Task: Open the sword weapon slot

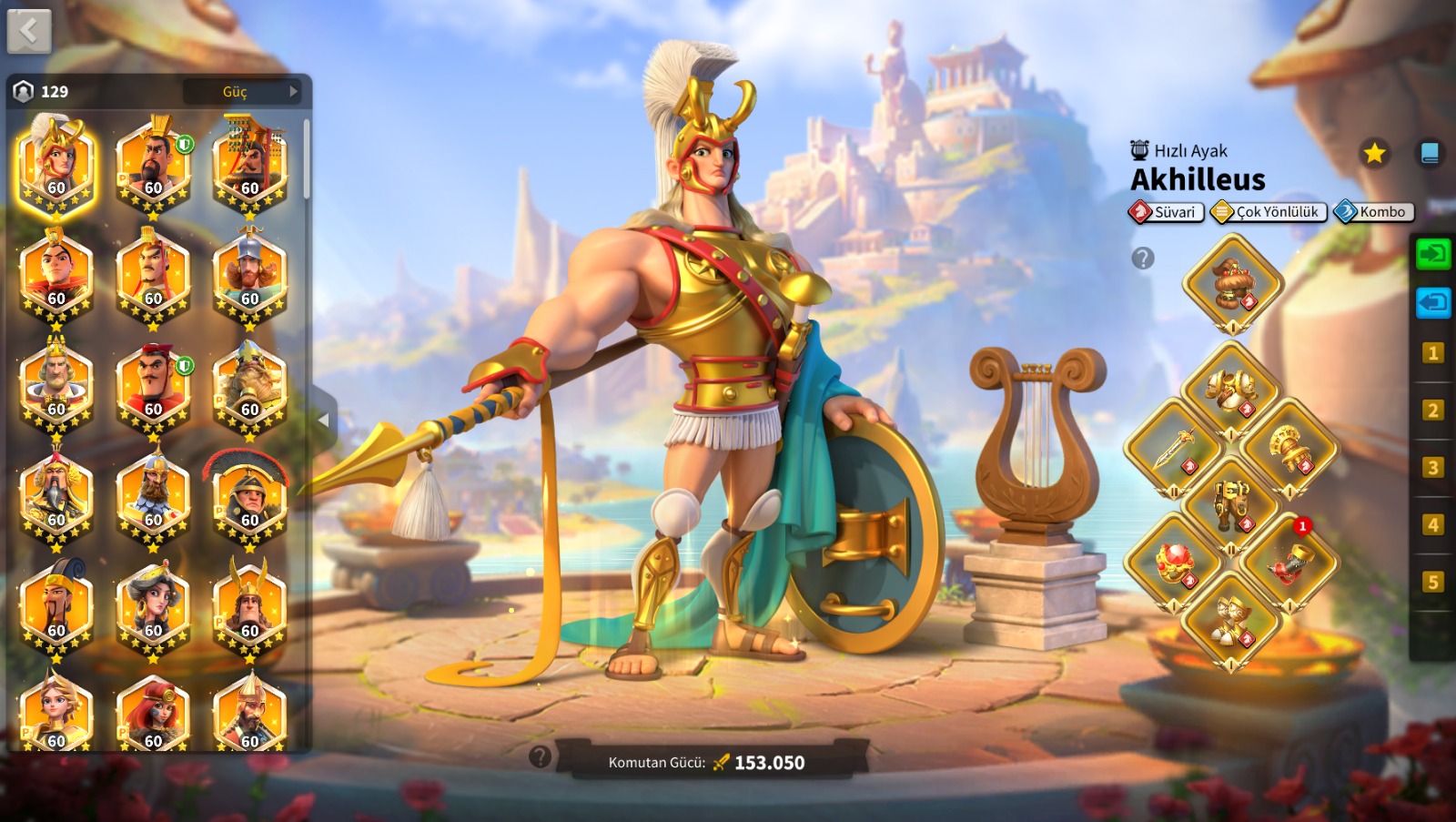Action: tap(1174, 448)
